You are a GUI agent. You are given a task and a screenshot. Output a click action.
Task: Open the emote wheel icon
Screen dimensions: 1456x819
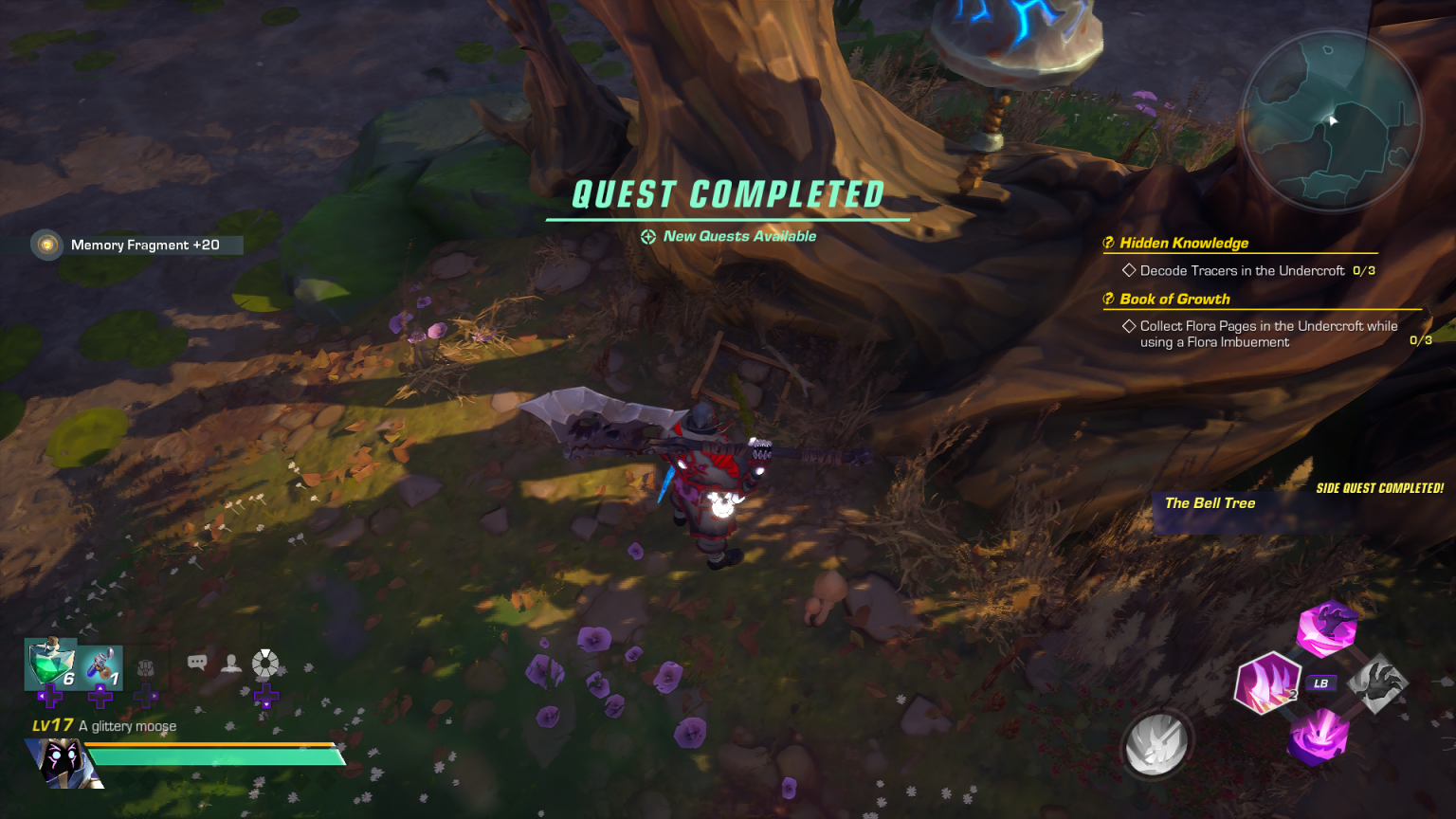(x=265, y=662)
